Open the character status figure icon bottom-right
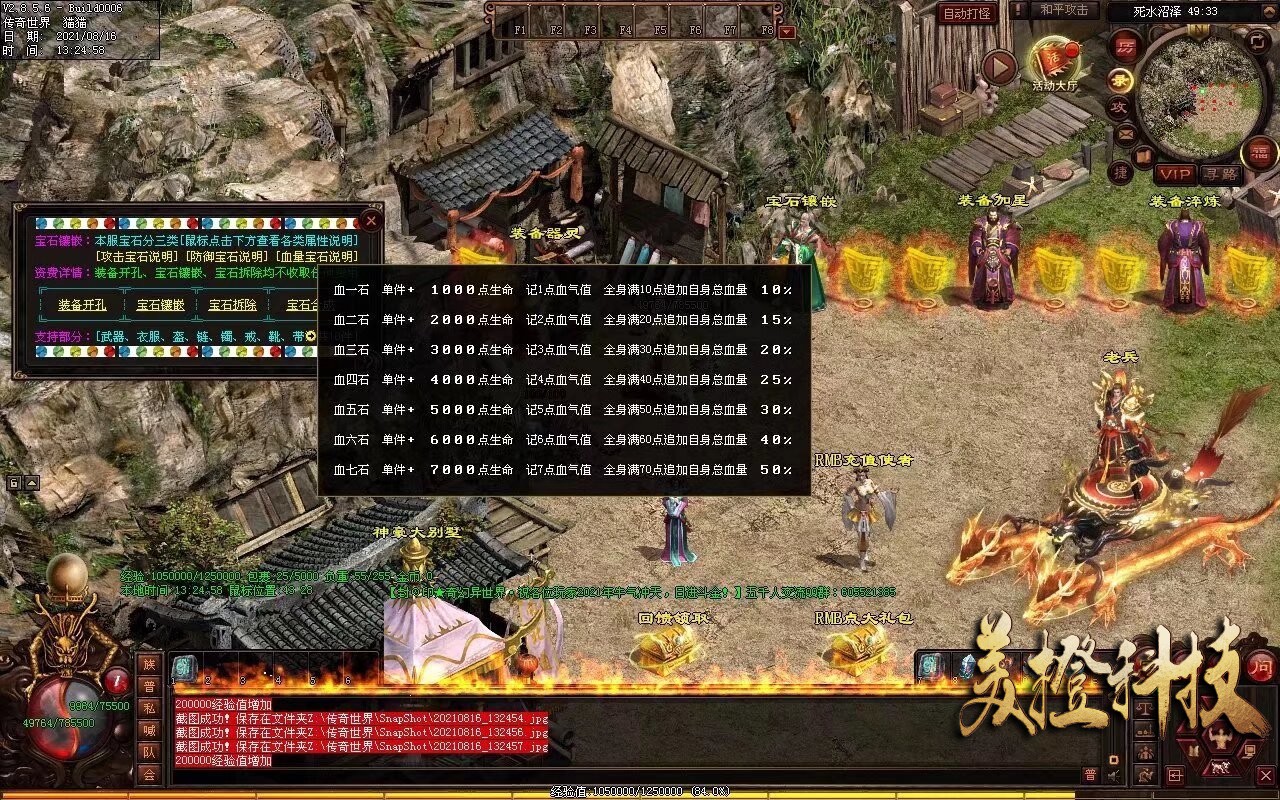The image size is (1280, 800). tap(1220, 738)
